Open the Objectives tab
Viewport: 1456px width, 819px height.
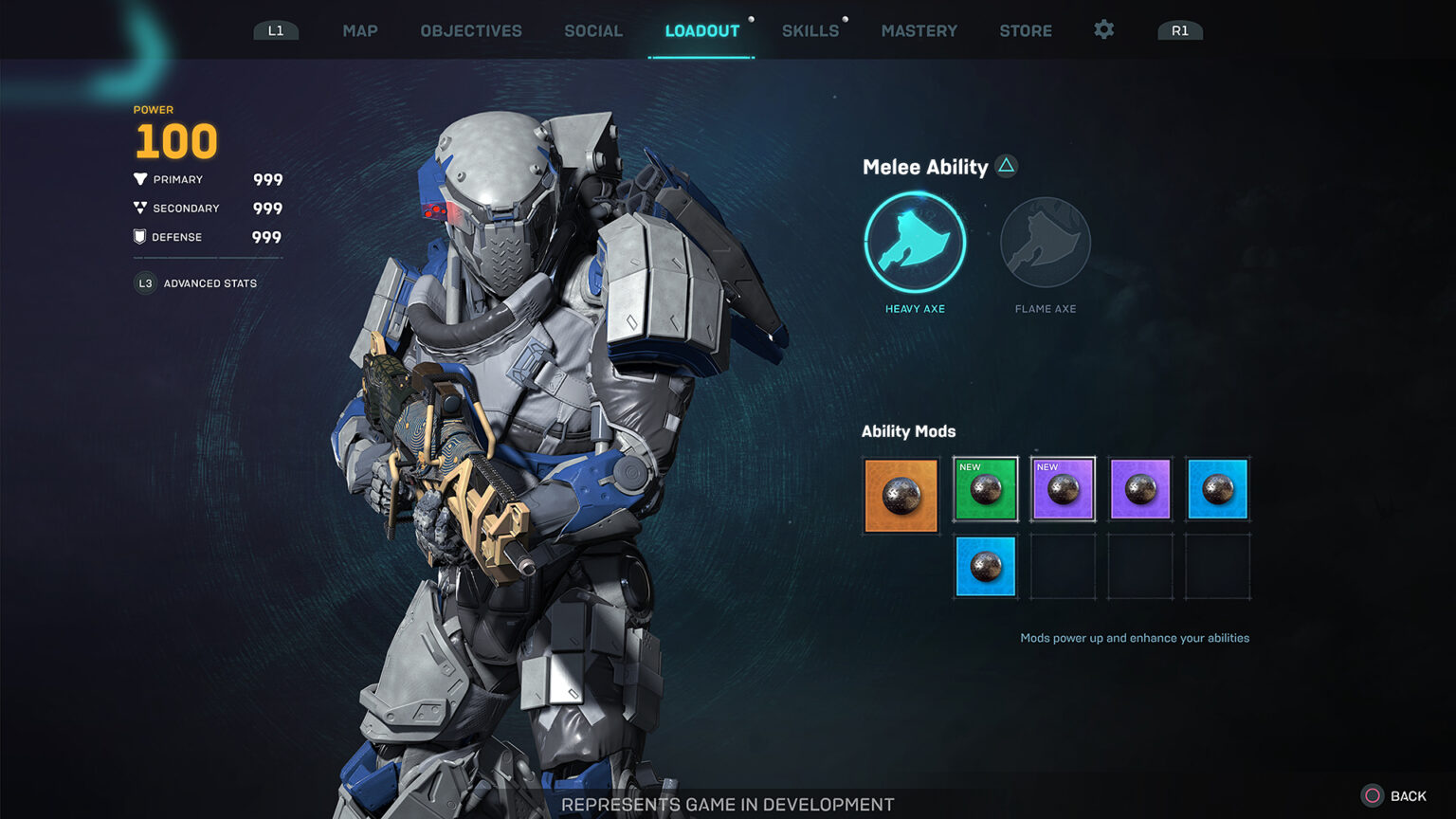click(471, 30)
